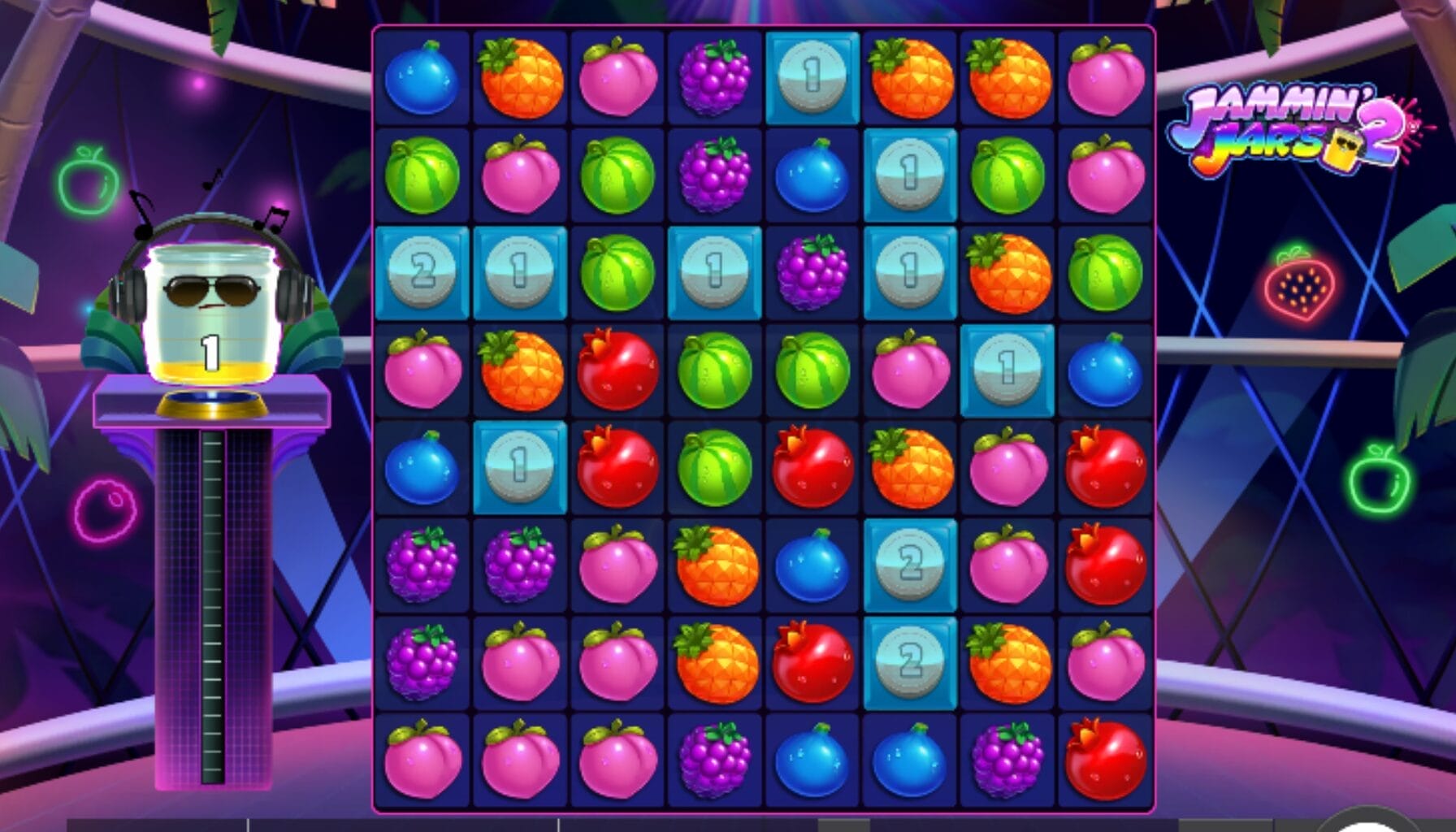Select the purple blackberry in the top row
Screen dimensions: 1456x832
coord(715,77)
